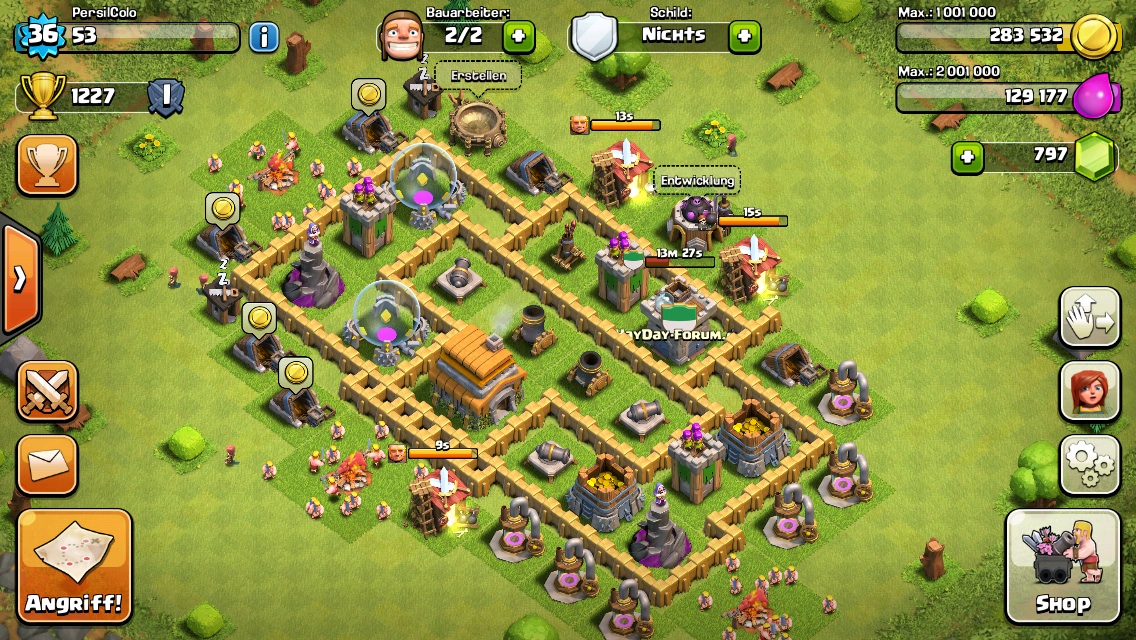
Task: Expand the orange side arrow tab
Action: click(20, 279)
